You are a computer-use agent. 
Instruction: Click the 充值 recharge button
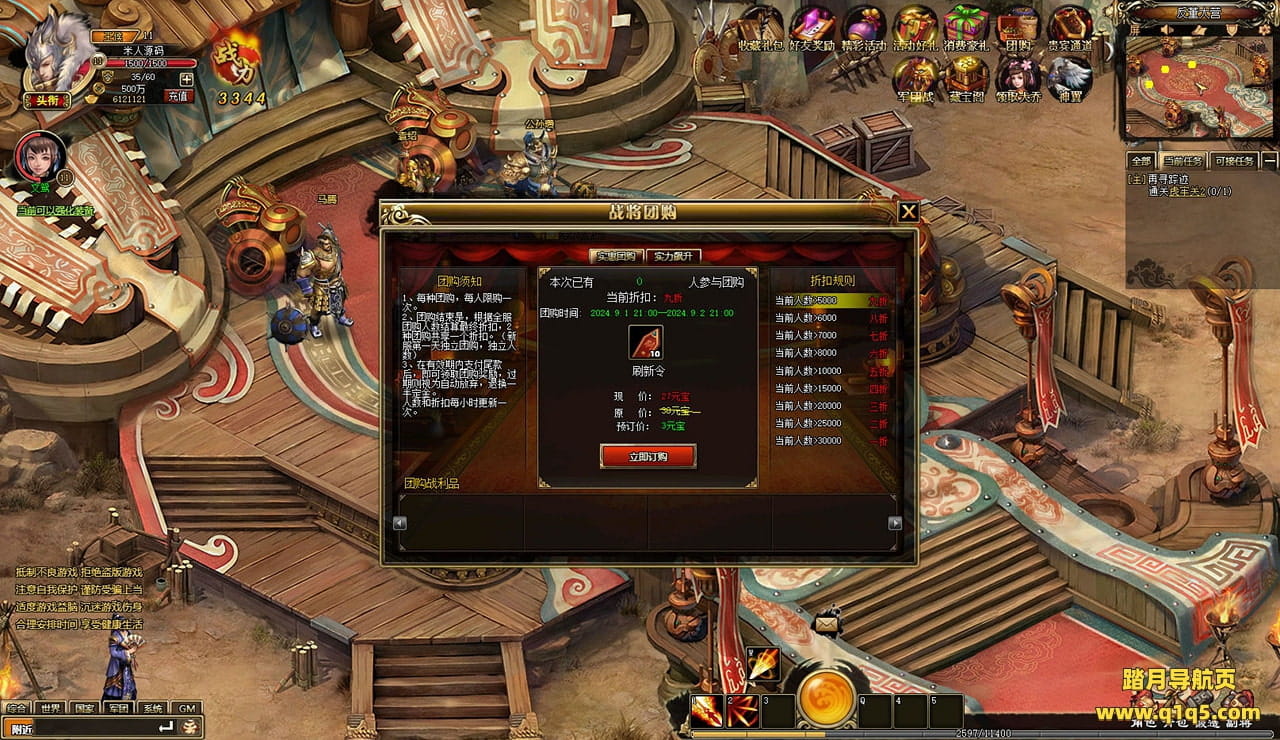click(179, 96)
